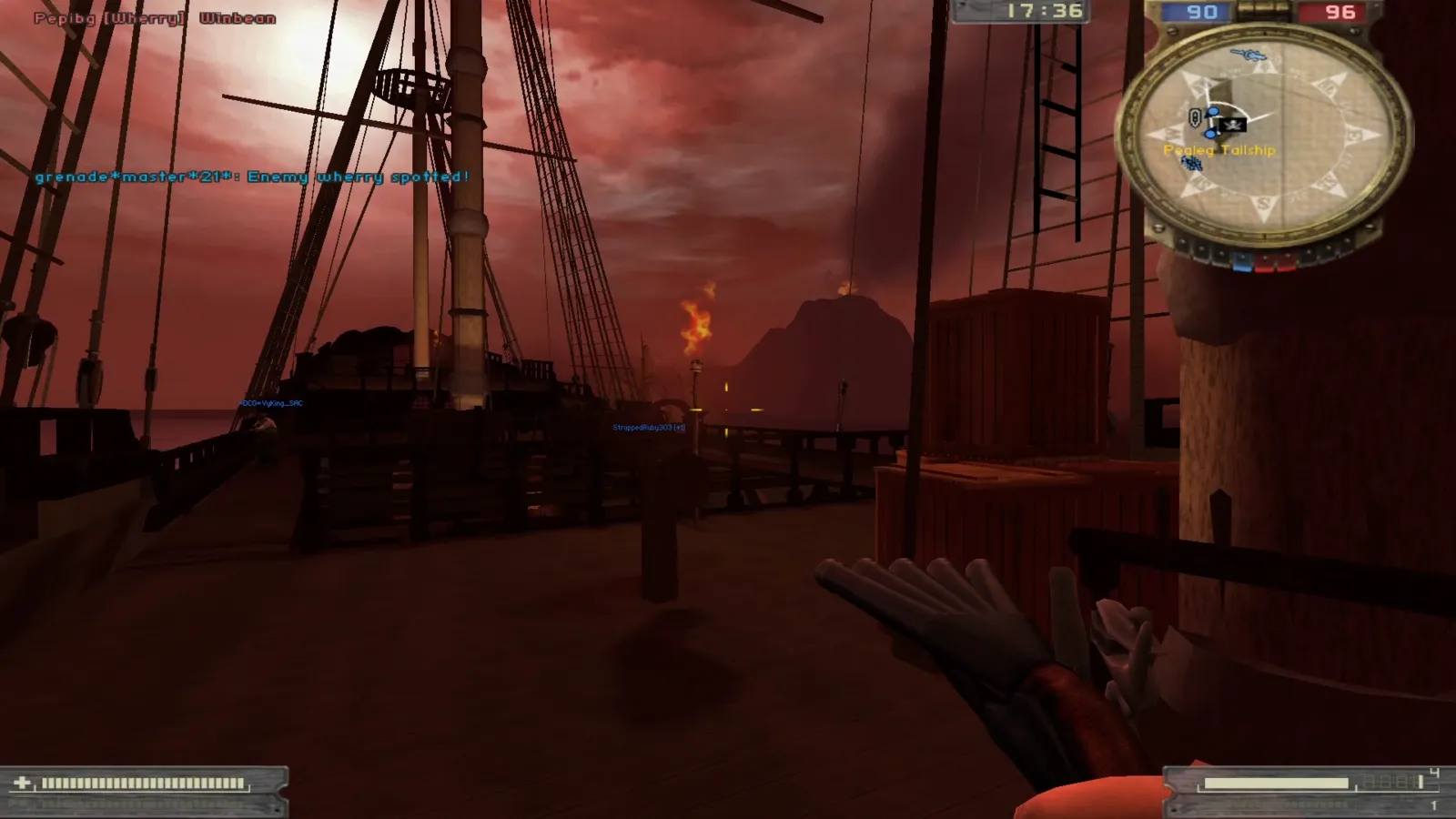1456x819 pixels.
Task: Click the compass minimap
Action: pos(1265,138)
